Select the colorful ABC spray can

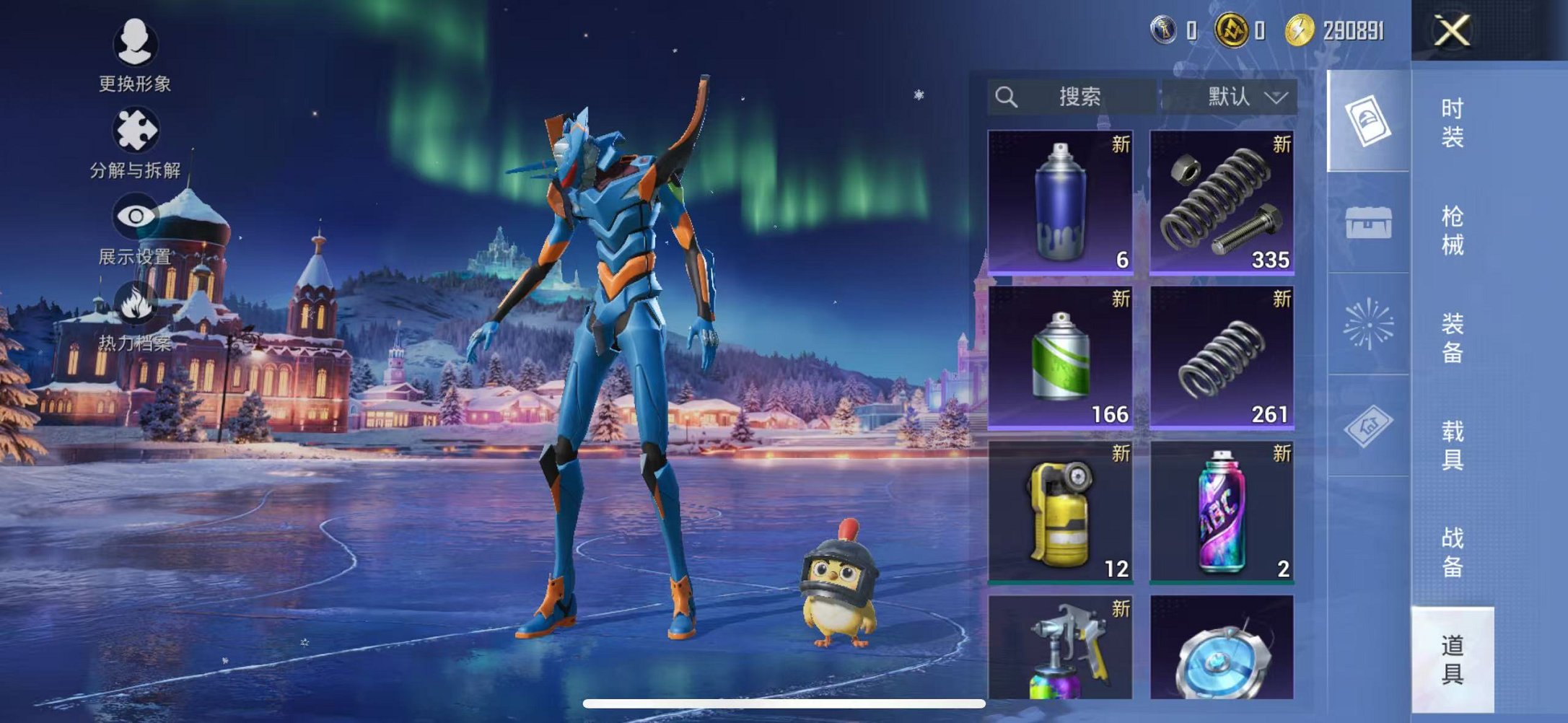tap(1221, 512)
